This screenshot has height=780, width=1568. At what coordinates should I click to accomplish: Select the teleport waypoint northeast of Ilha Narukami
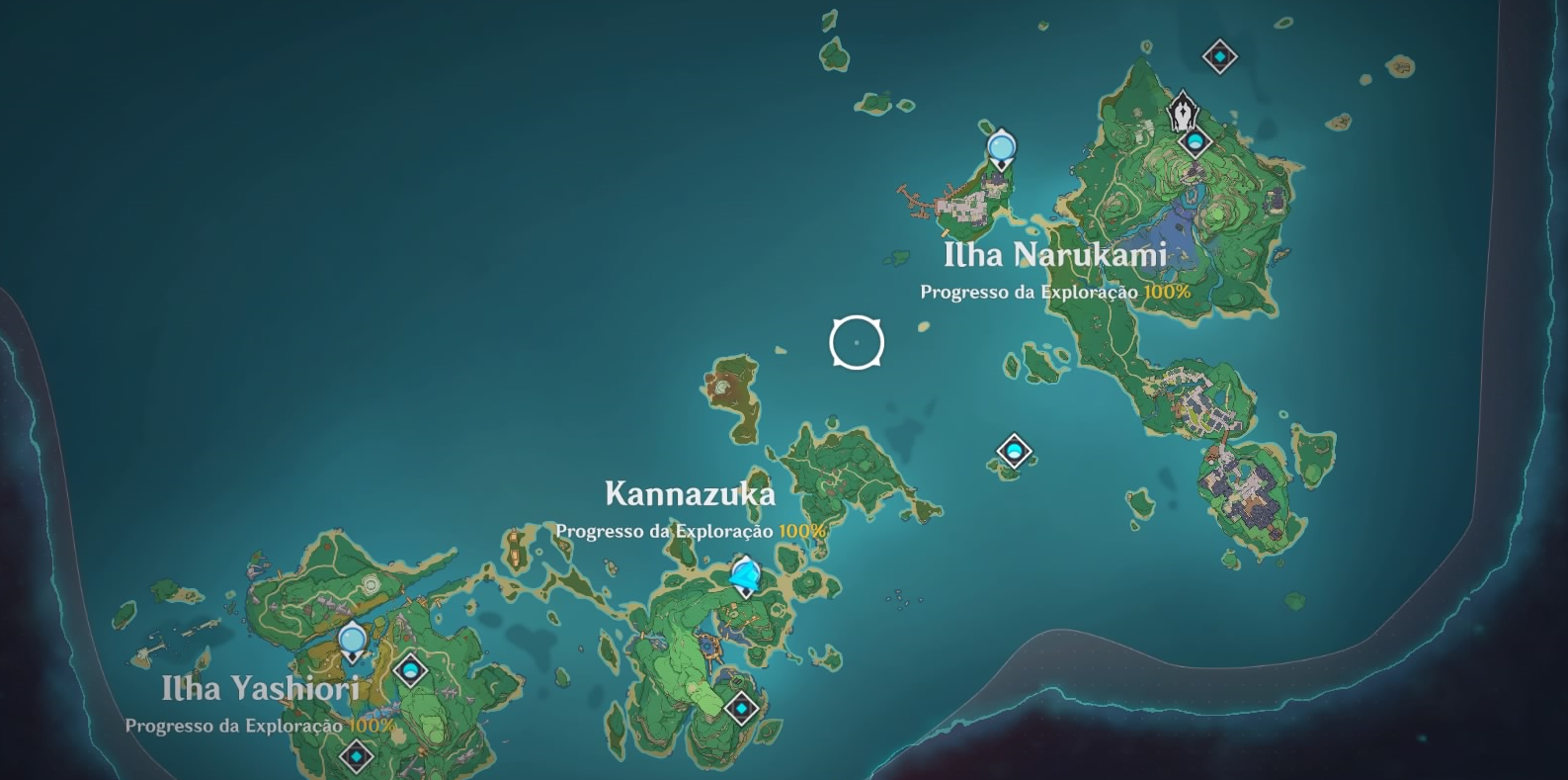(1221, 56)
